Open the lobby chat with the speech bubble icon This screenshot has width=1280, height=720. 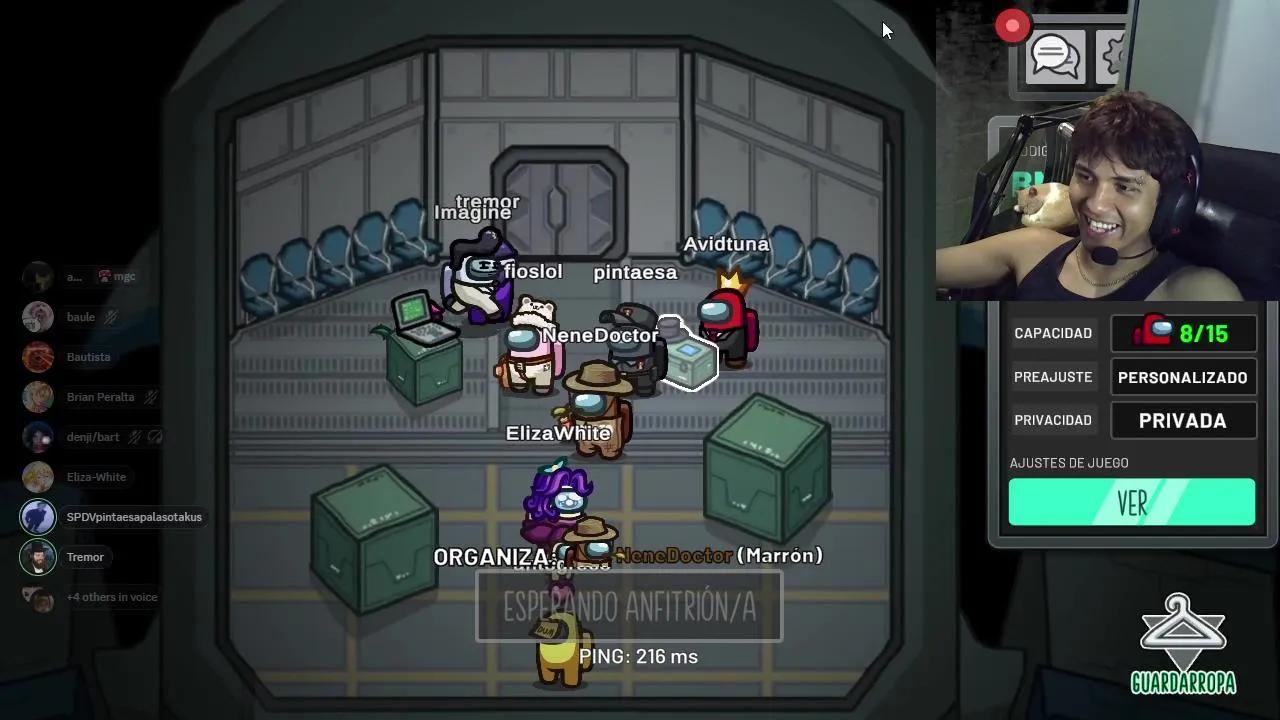click(1054, 56)
